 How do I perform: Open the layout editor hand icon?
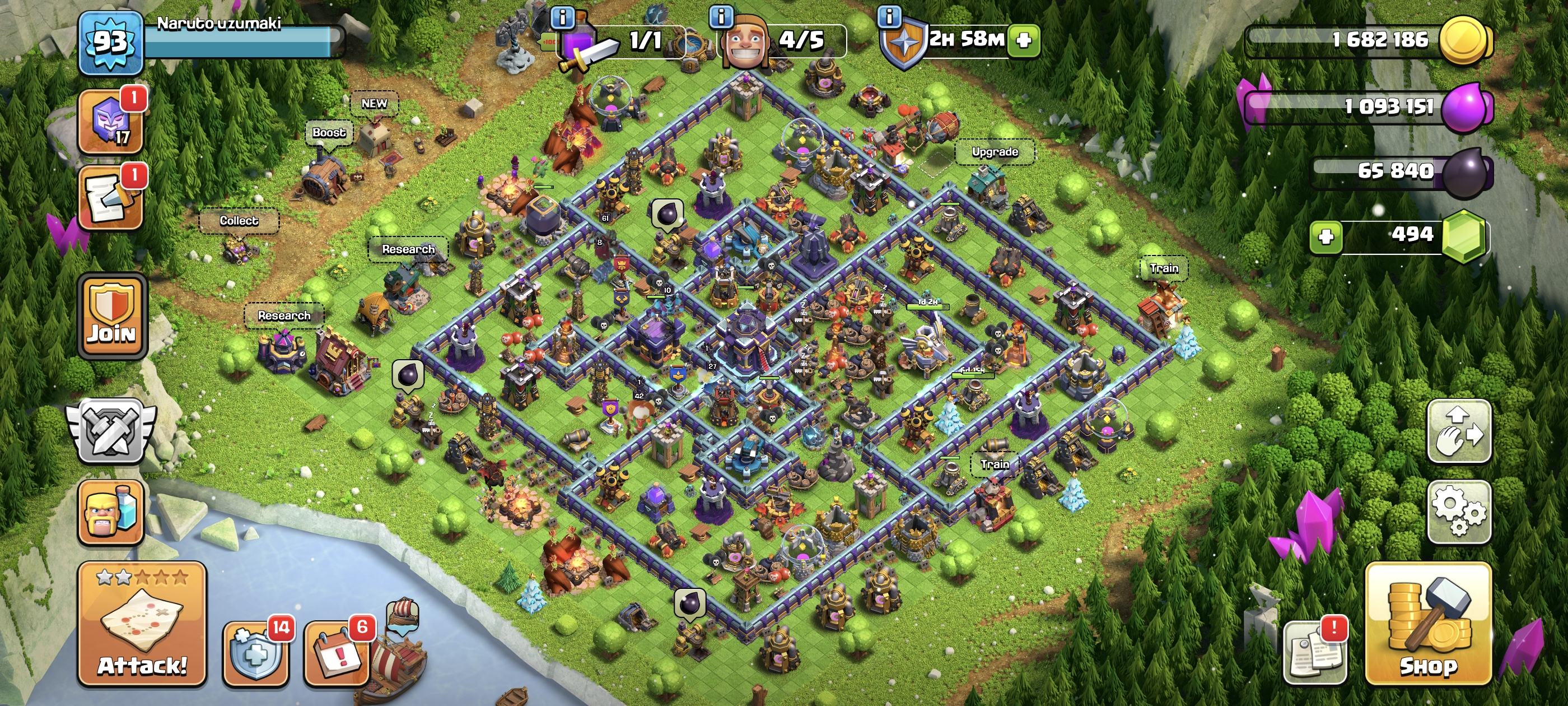[1459, 431]
